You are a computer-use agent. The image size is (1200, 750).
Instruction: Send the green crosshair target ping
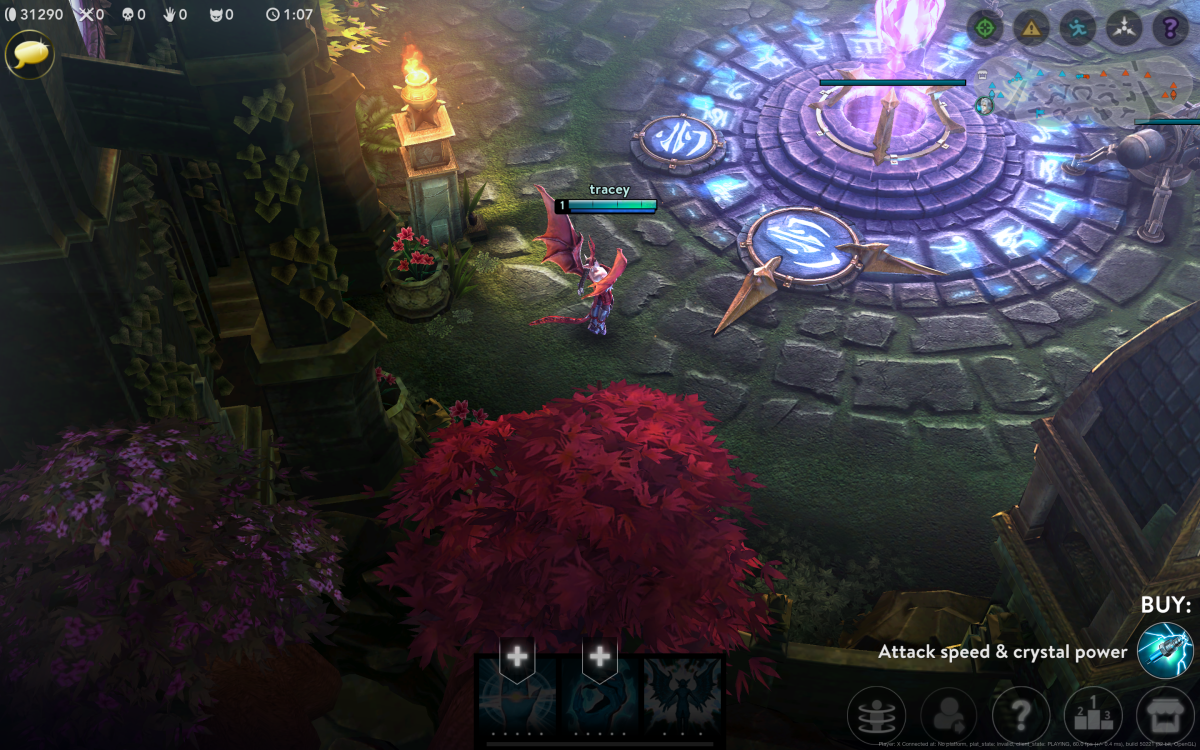pos(985,27)
